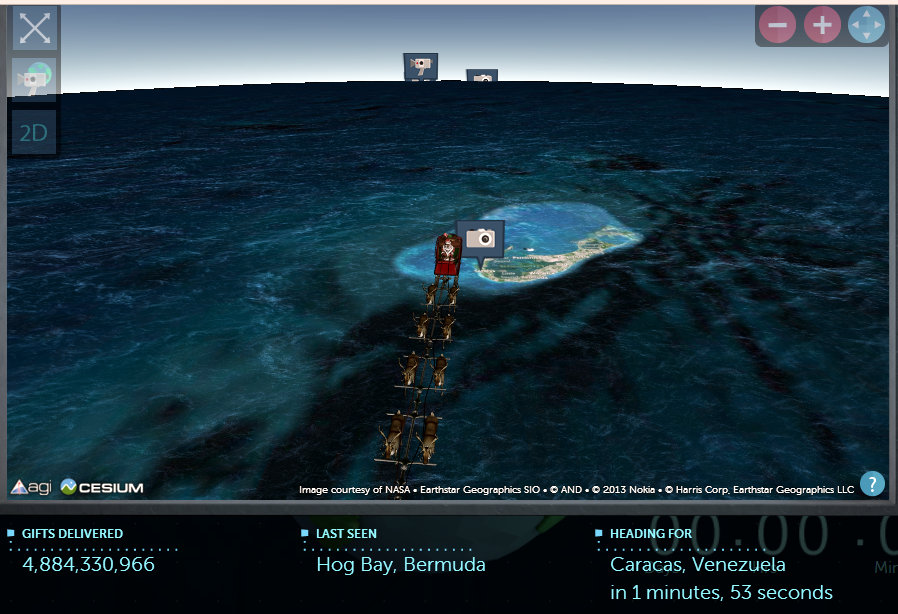
Task: Switch the map to 2D mode
Action: (34, 132)
